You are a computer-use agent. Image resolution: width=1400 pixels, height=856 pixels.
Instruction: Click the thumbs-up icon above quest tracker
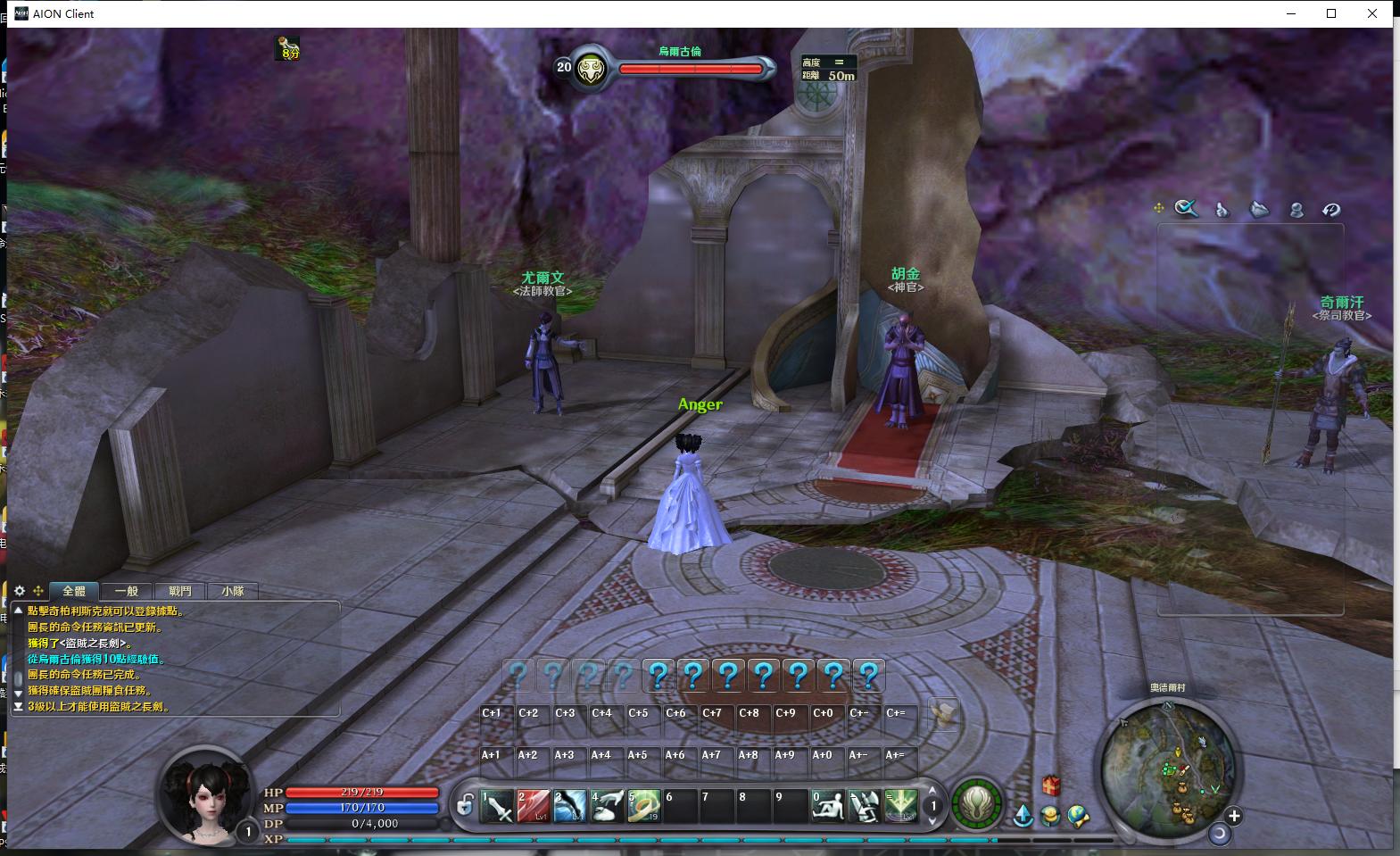1222,210
